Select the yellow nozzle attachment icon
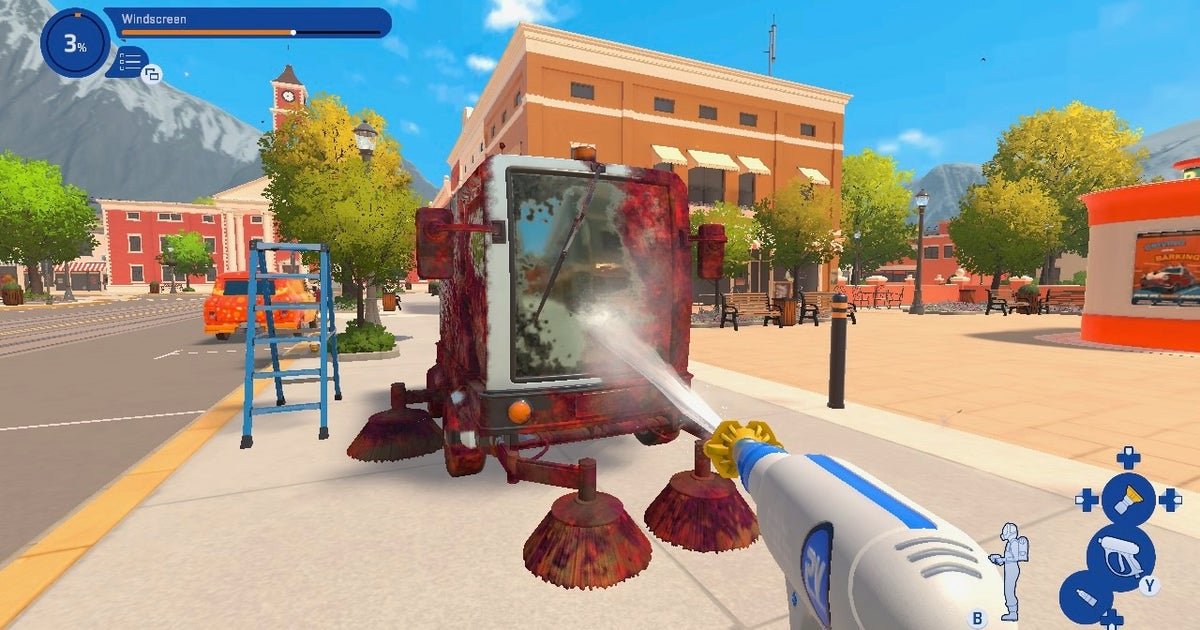The width and height of the screenshot is (1200, 630). [1127, 499]
